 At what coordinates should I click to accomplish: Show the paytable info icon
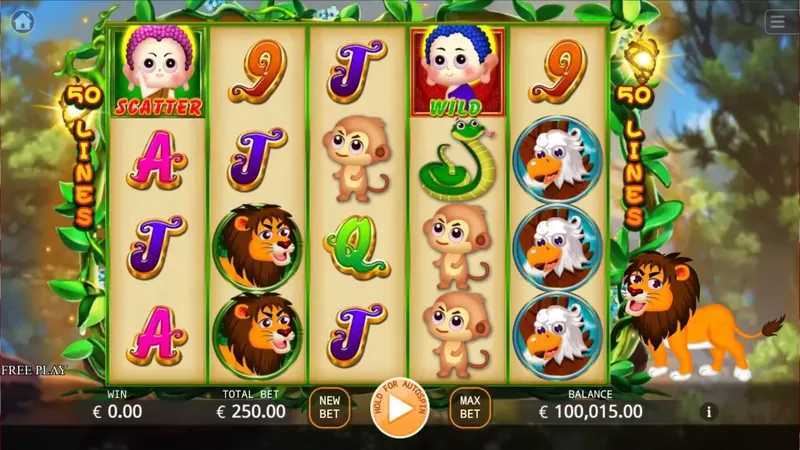coord(709,411)
